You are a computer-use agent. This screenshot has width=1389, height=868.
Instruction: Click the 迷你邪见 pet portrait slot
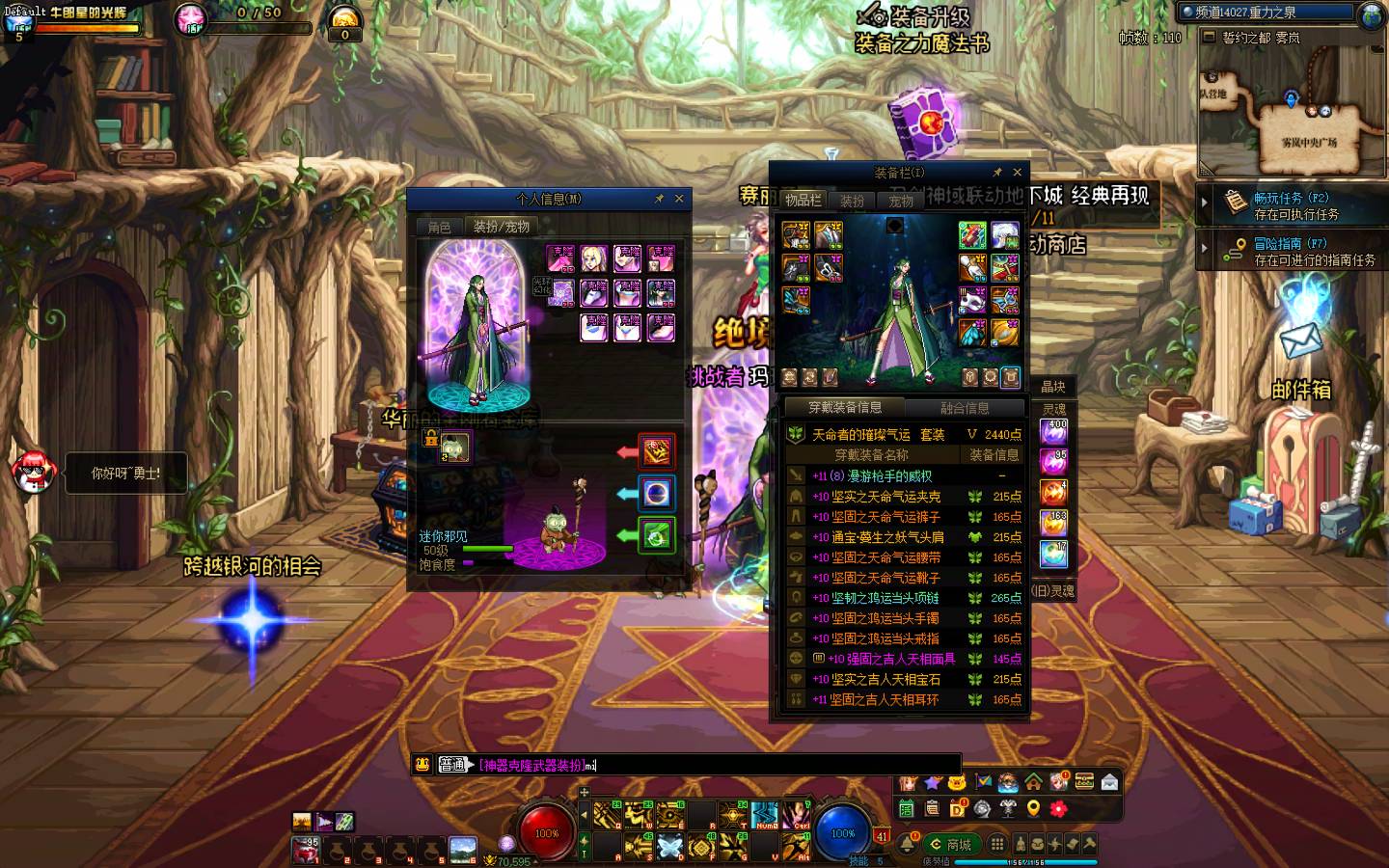click(x=455, y=447)
